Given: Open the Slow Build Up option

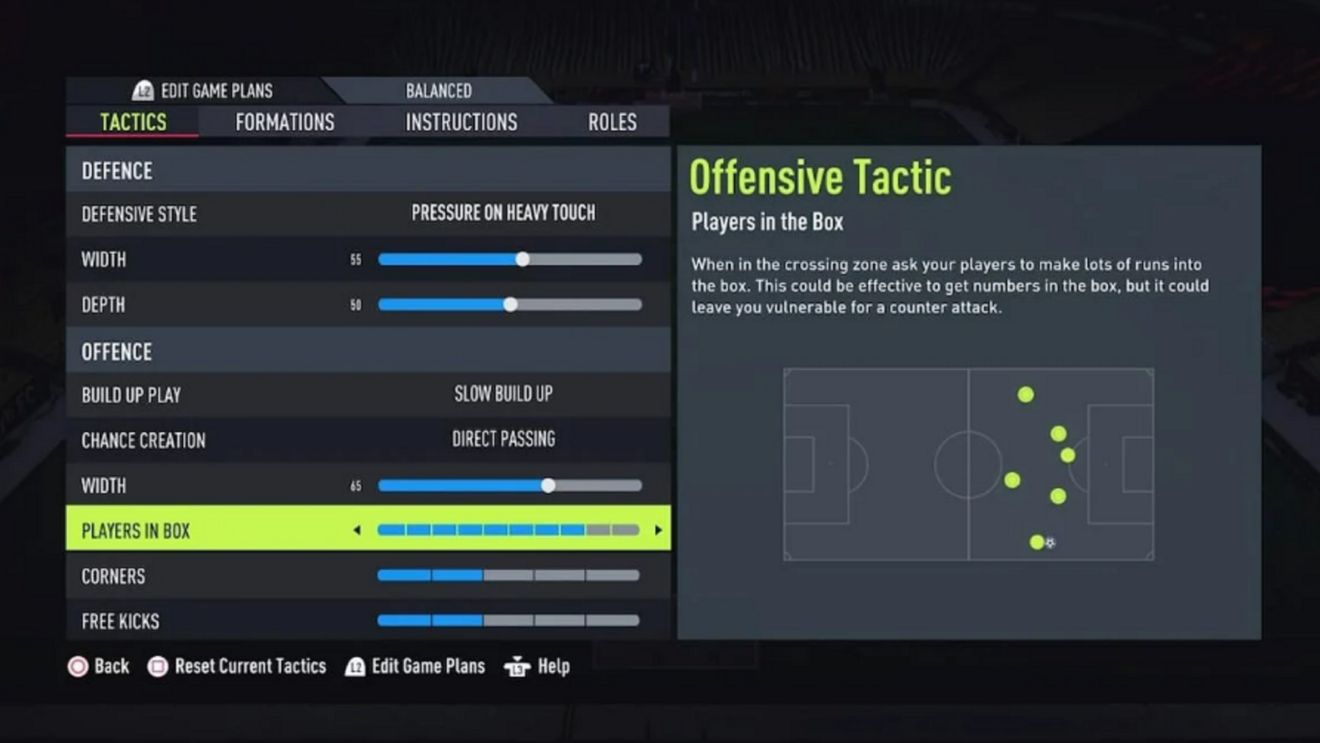Looking at the screenshot, I should 502,394.
